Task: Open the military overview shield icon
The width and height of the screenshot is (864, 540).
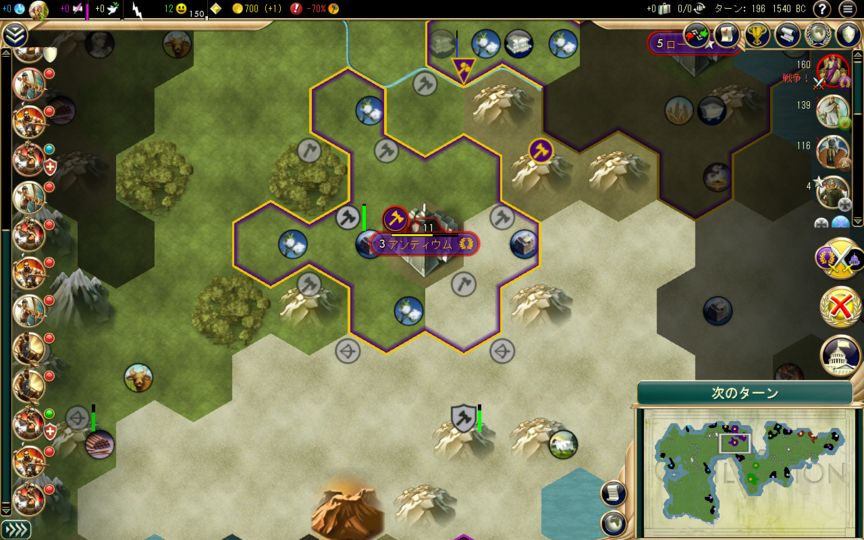Action: [846, 36]
